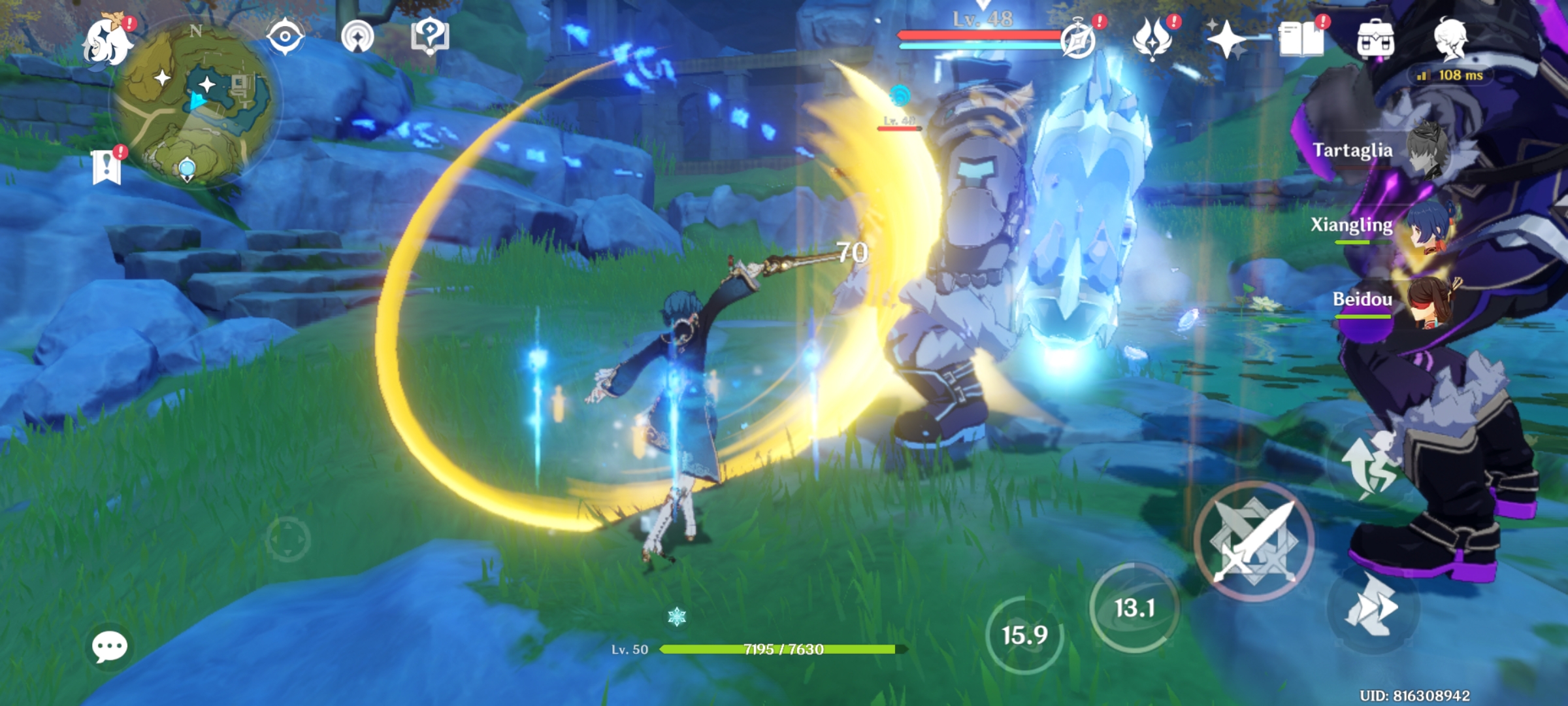Open the tutorial question mark icon
The image size is (1568, 706).
429,36
